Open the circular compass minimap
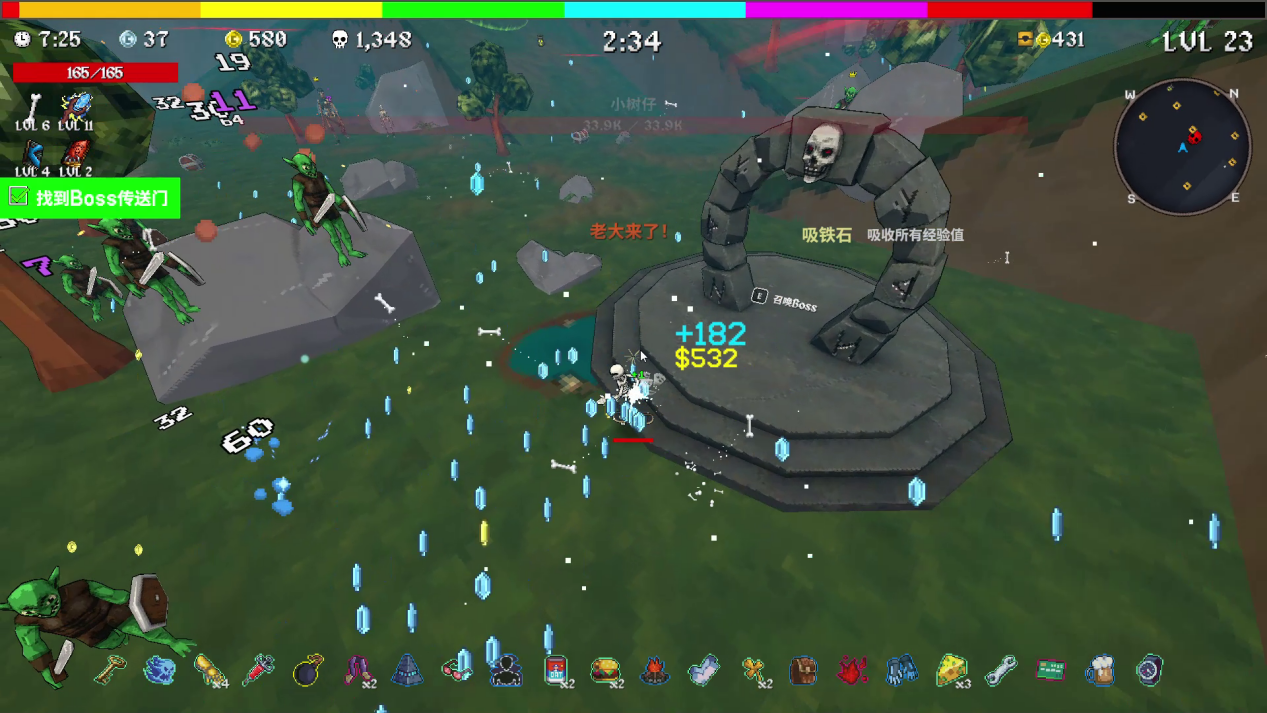 point(1182,147)
